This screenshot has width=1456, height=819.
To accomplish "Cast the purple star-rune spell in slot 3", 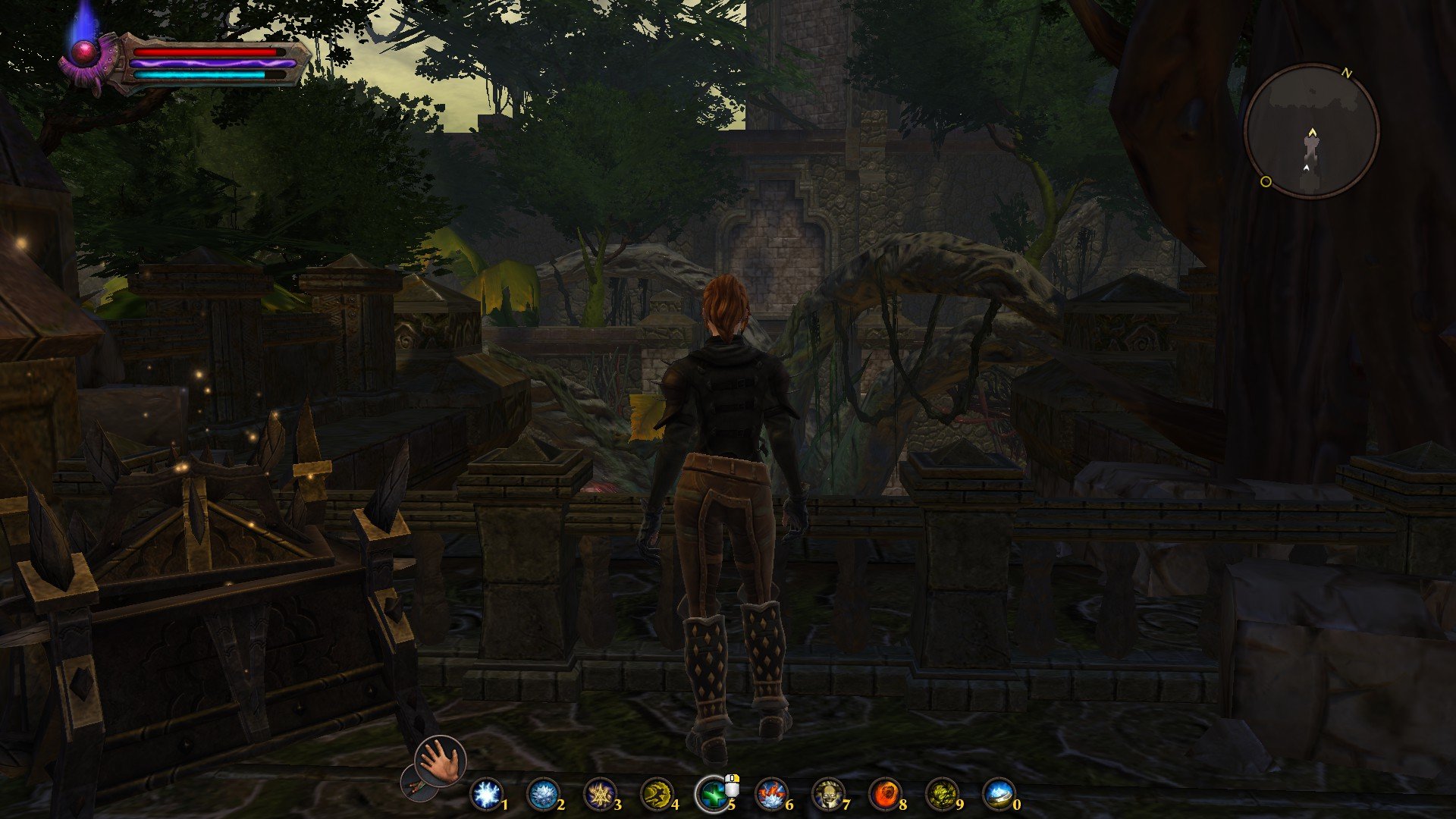I will click(598, 795).
